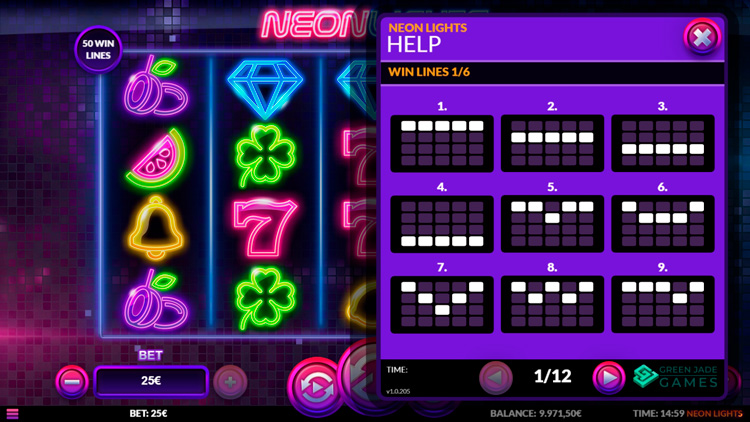
Task: Increase the bet with the plus button
Action: pyautogui.click(x=230, y=381)
